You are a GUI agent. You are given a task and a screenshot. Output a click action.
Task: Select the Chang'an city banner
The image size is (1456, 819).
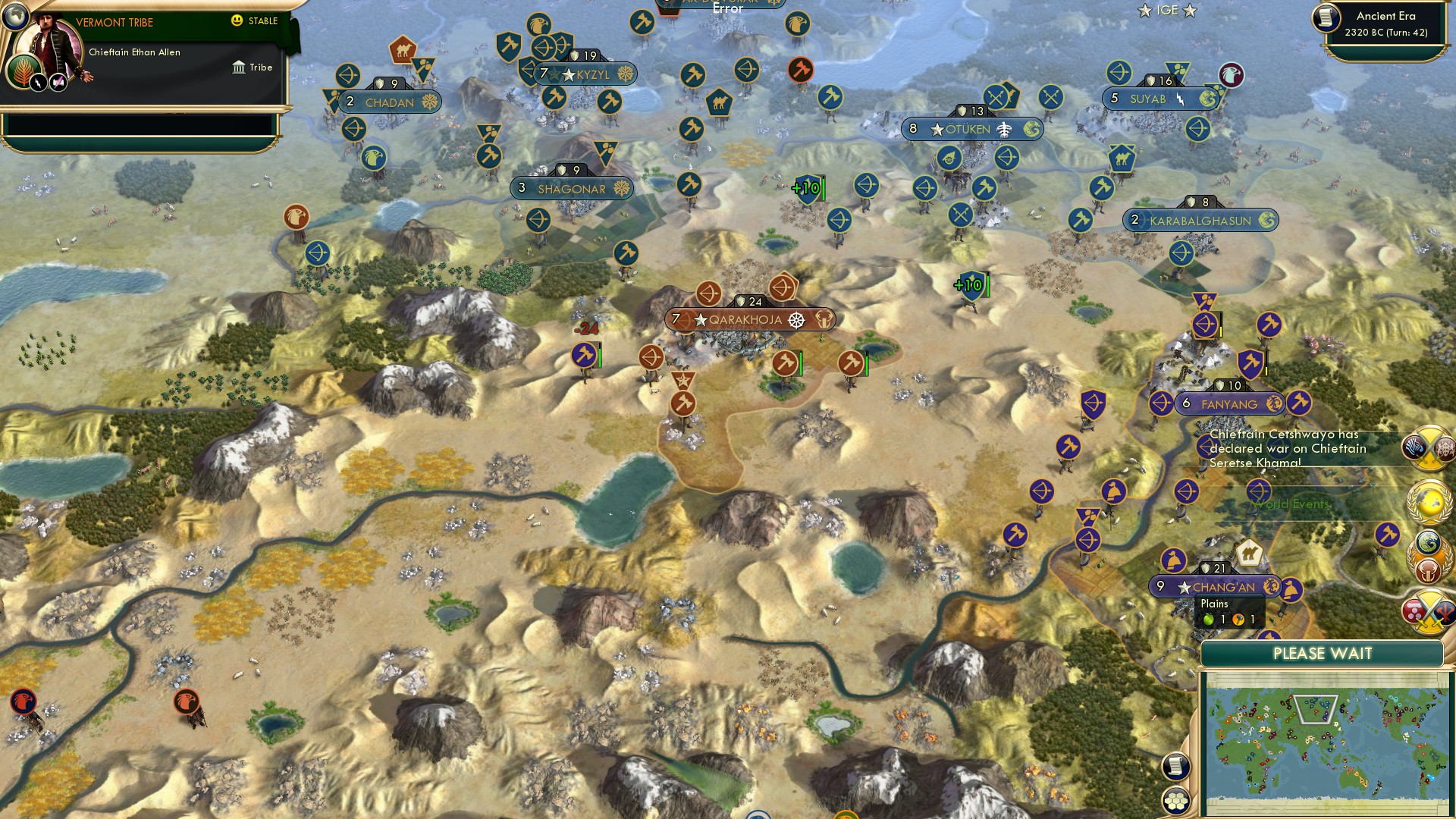click(1221, 585)
